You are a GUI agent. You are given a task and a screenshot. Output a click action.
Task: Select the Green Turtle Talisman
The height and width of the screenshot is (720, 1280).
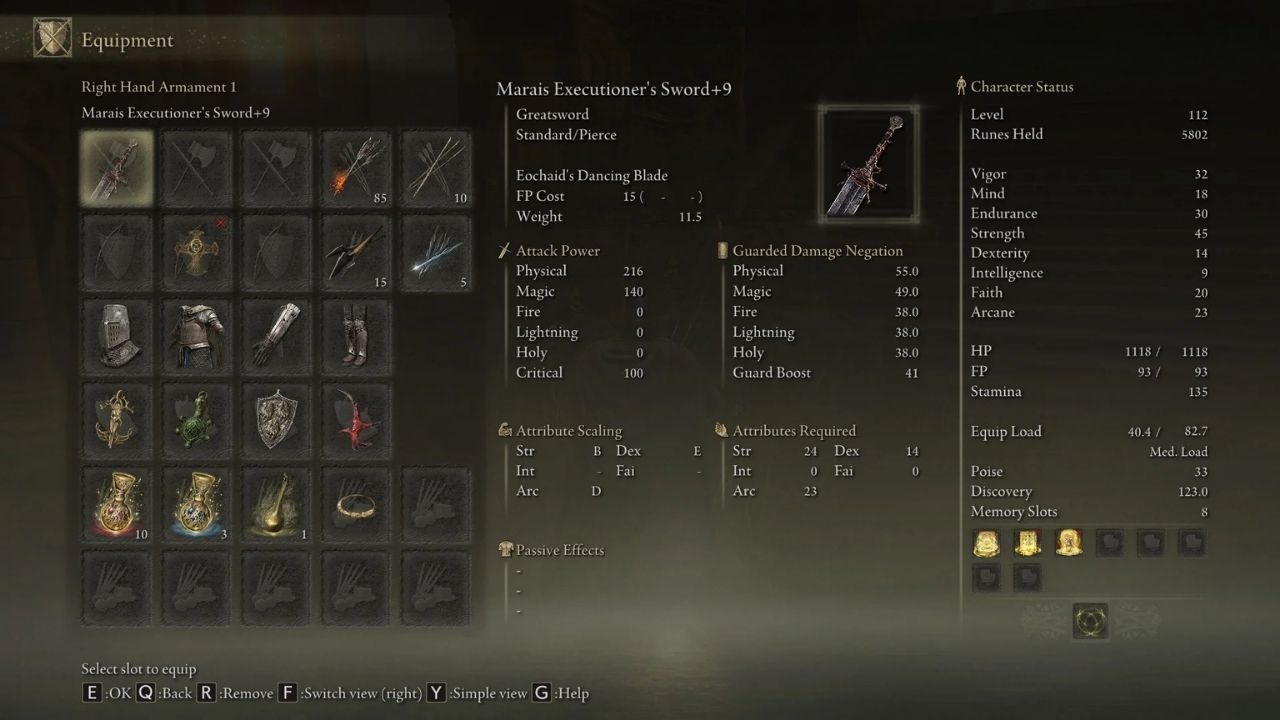(x=196, y=420)
